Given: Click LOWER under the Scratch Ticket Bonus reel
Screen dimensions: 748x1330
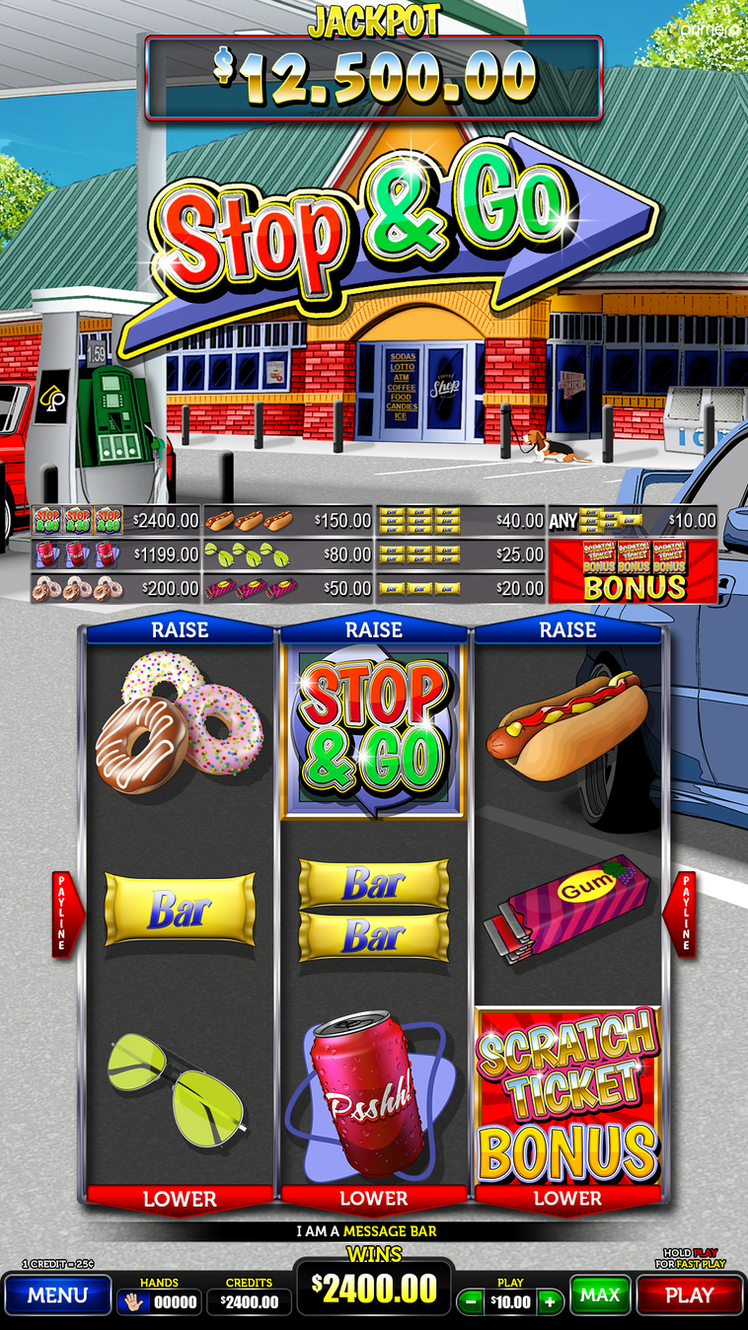Looking at the screenshot, I should (568, 1198).
